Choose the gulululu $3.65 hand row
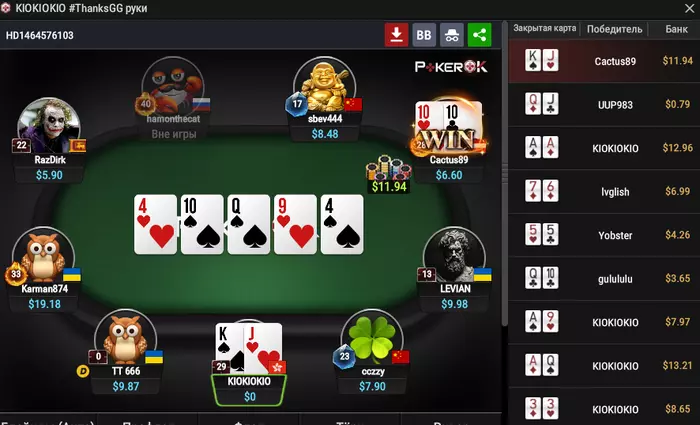Image resolution: width=700 pixels, height=425 pixels. (603, 278)
